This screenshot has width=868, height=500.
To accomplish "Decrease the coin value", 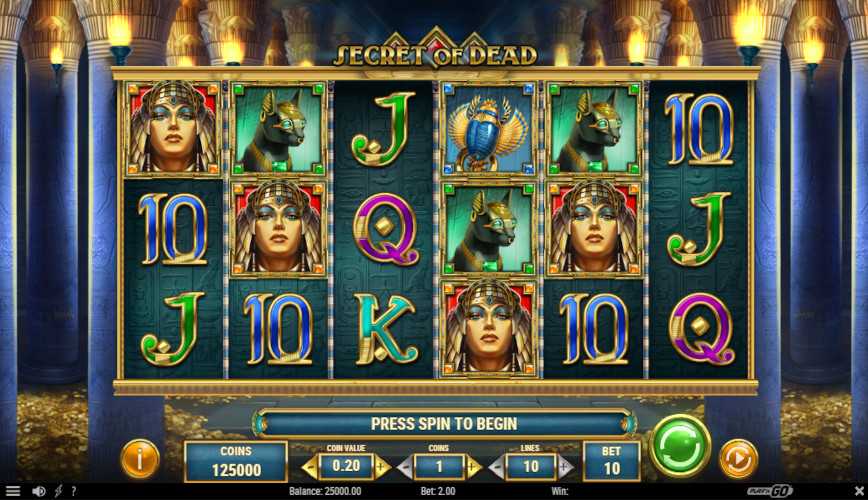I will pos(311,466).
